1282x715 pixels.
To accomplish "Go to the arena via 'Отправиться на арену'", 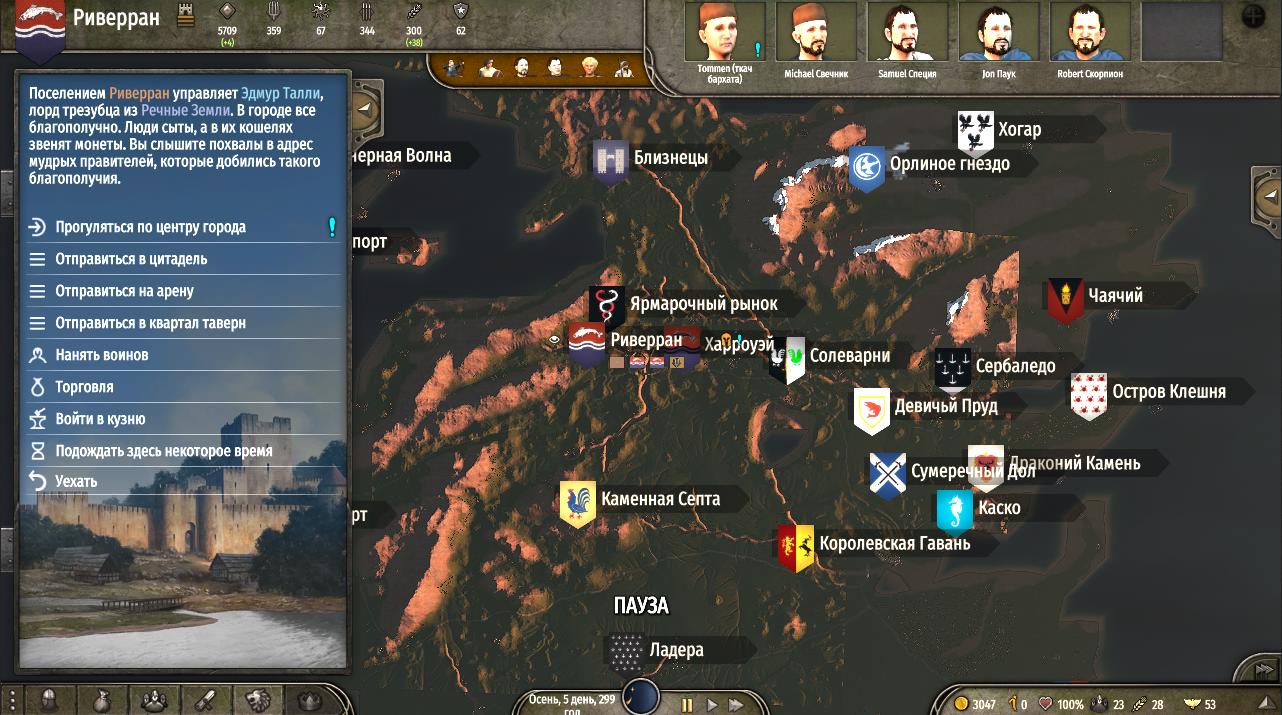I will point(124,291).
